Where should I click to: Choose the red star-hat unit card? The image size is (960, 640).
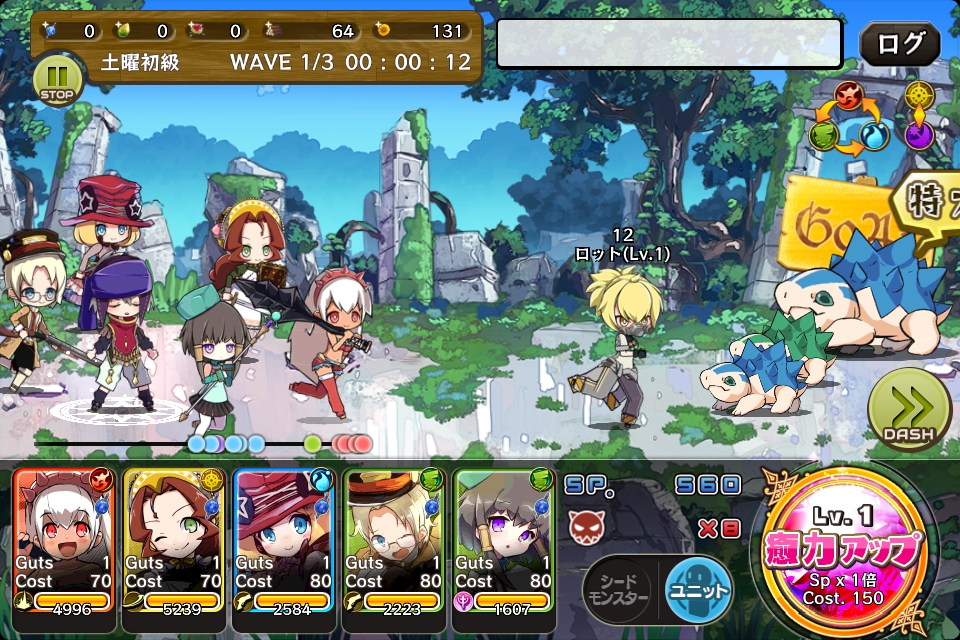284,538
